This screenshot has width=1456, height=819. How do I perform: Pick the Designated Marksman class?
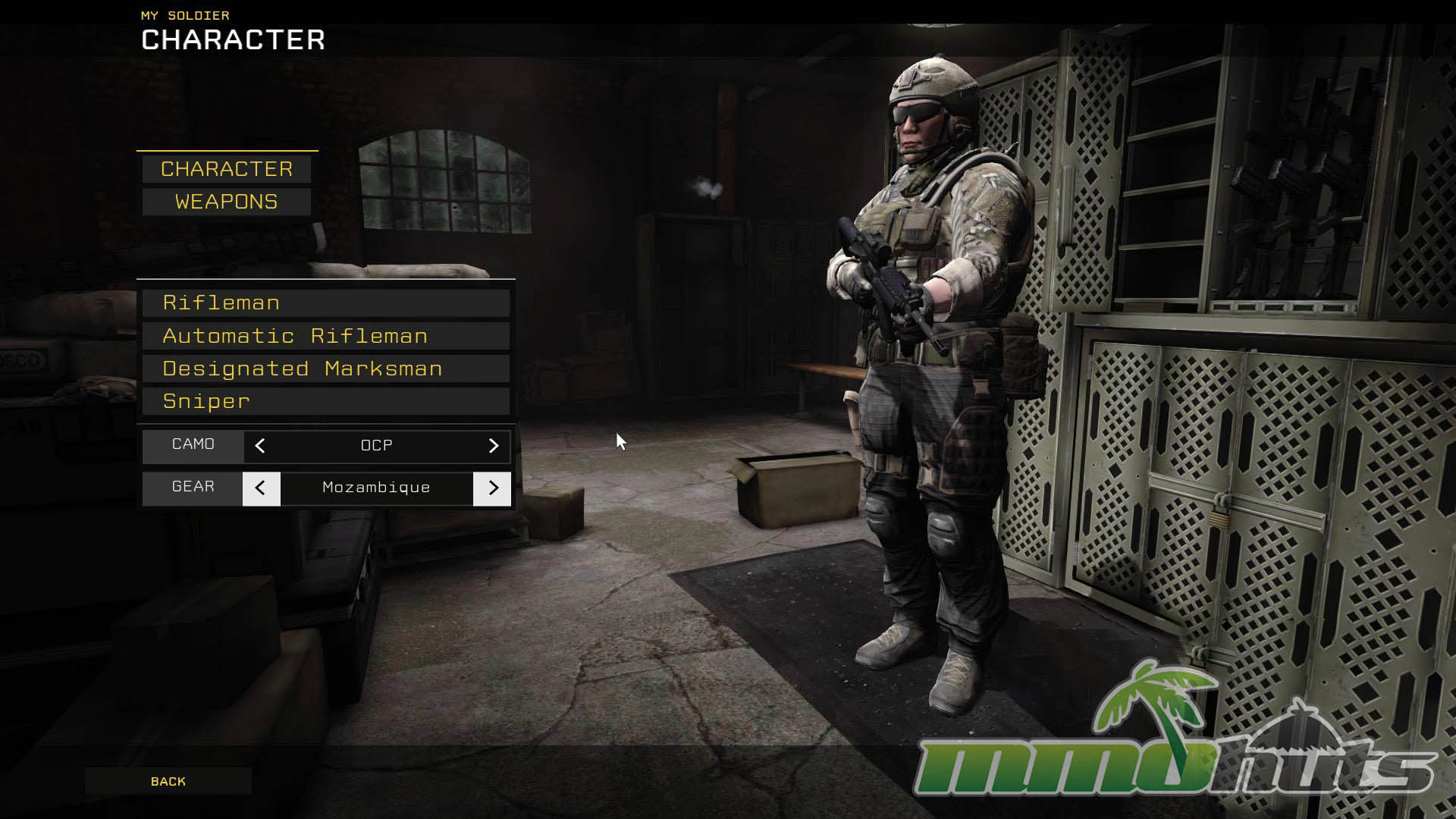click(325, 369)
